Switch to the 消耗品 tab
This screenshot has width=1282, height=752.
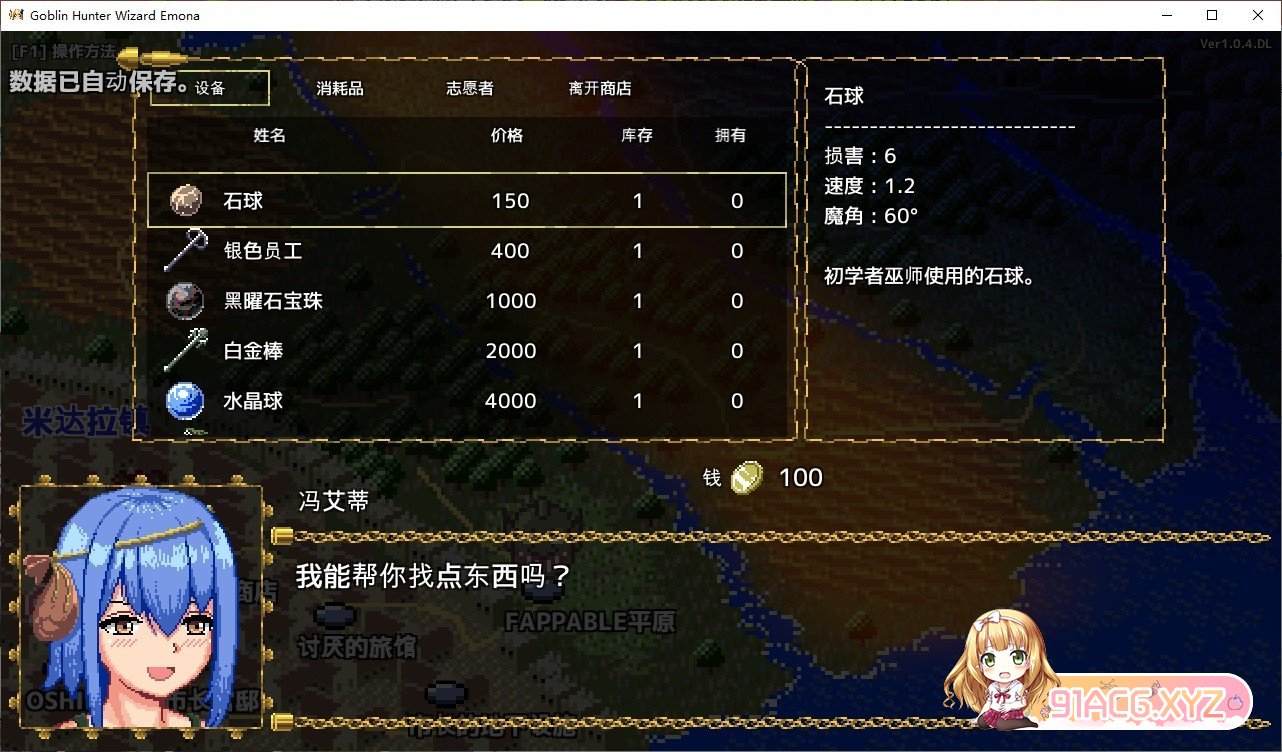(x=339, y=88)
